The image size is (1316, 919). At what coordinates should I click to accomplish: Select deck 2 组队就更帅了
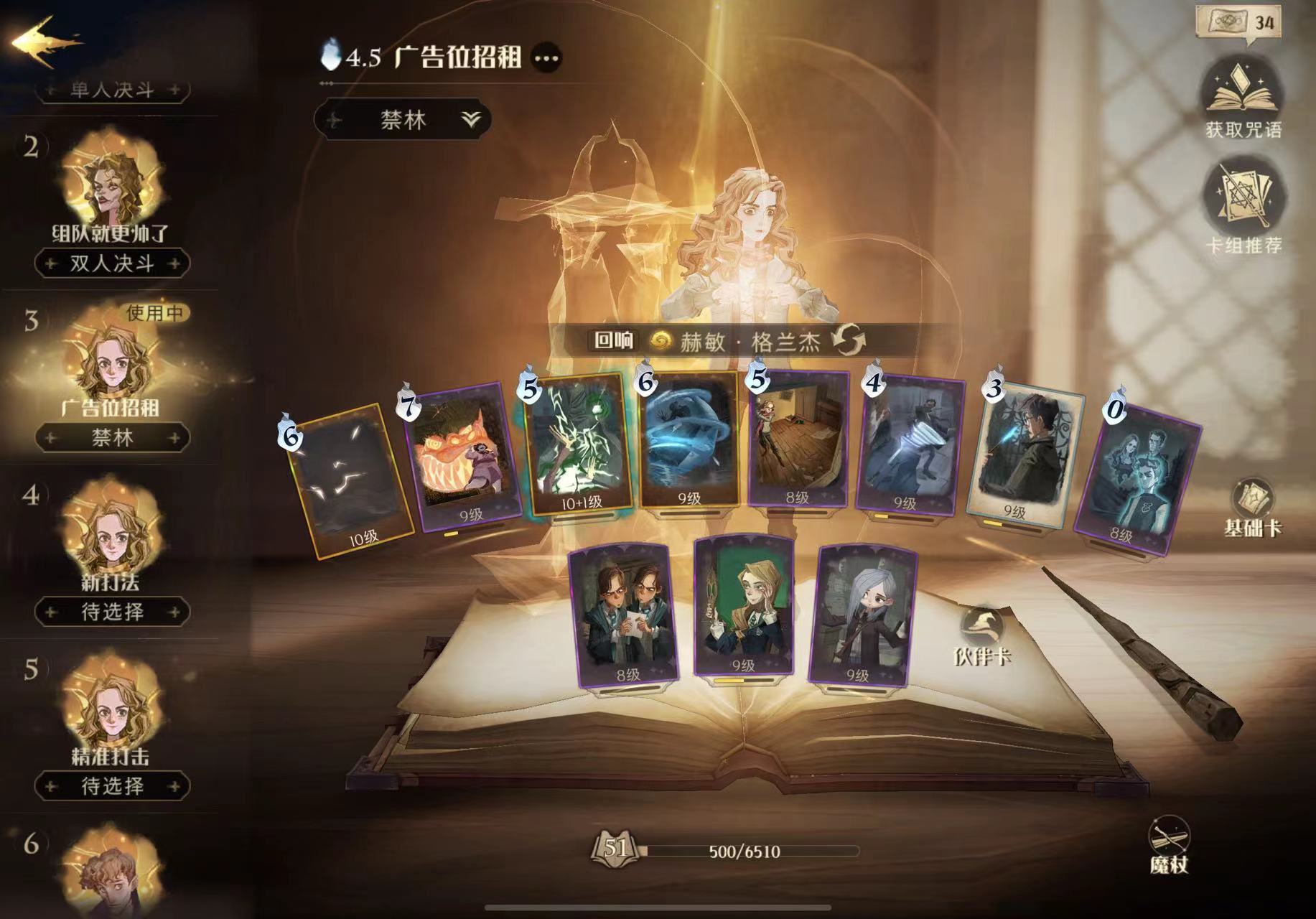pyautogui.click(x=111, y=187)
